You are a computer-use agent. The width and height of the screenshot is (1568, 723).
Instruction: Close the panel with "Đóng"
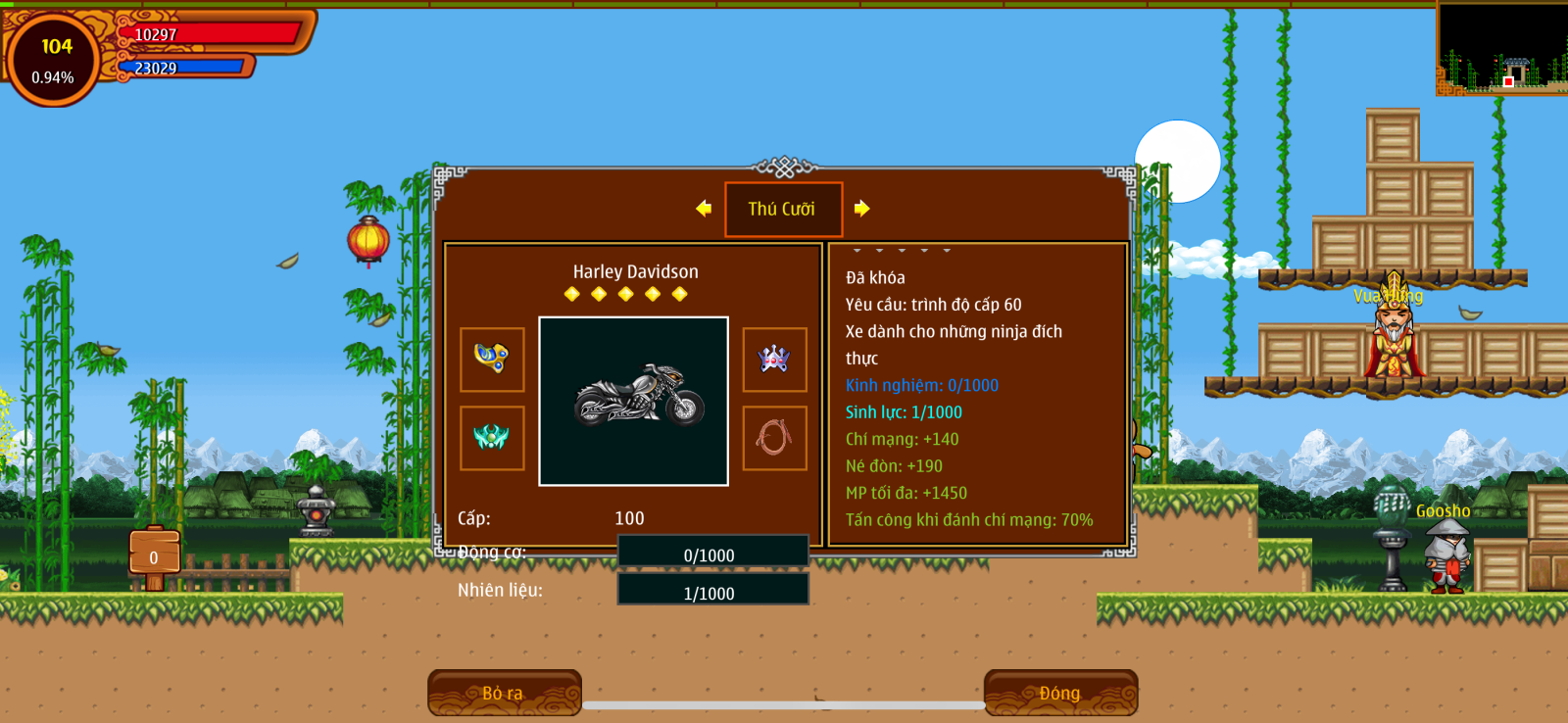pyautogui.click(x=1059, y=692)
